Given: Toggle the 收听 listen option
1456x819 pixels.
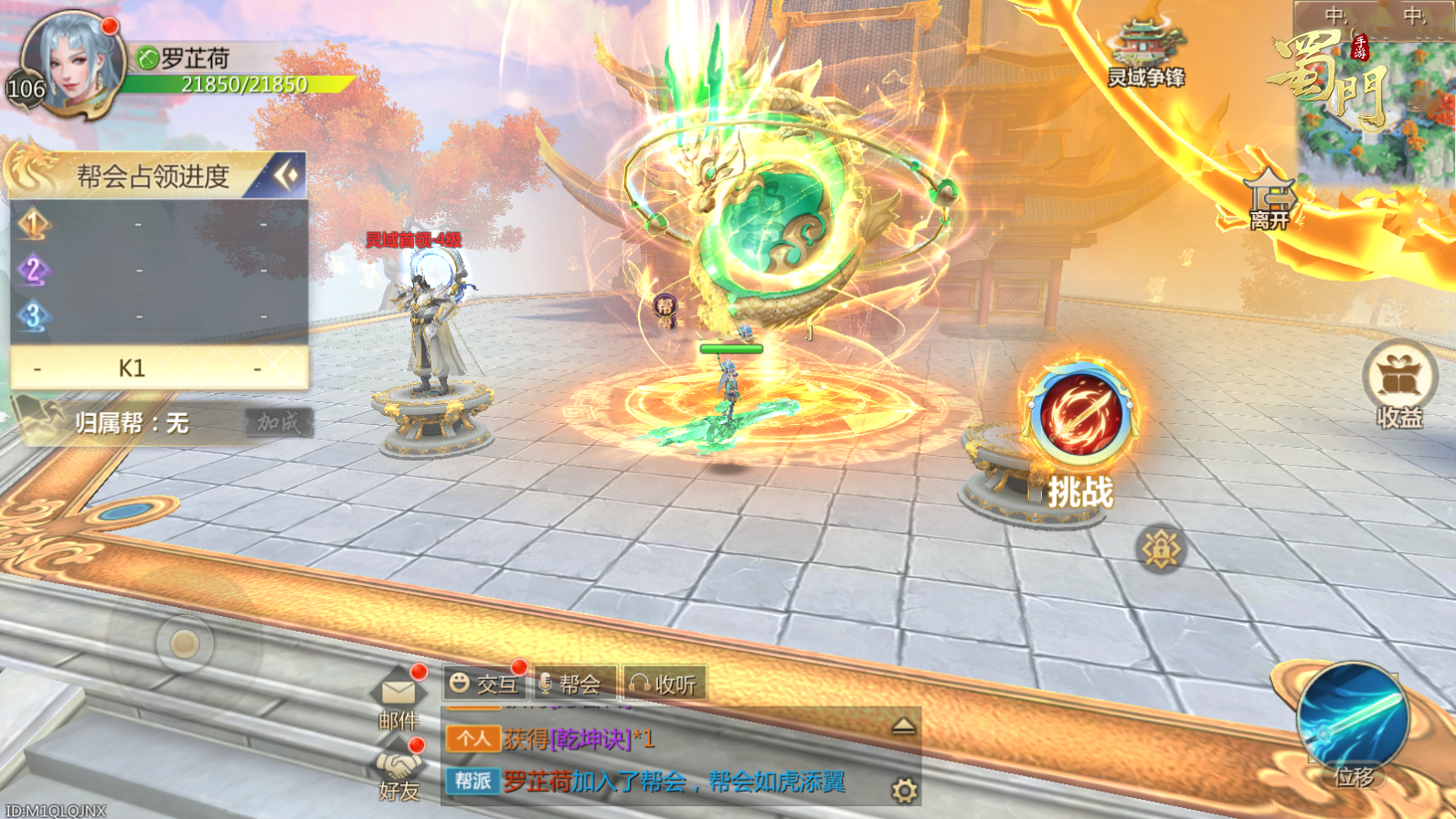Looking at the screenshot, I should 664,684.
